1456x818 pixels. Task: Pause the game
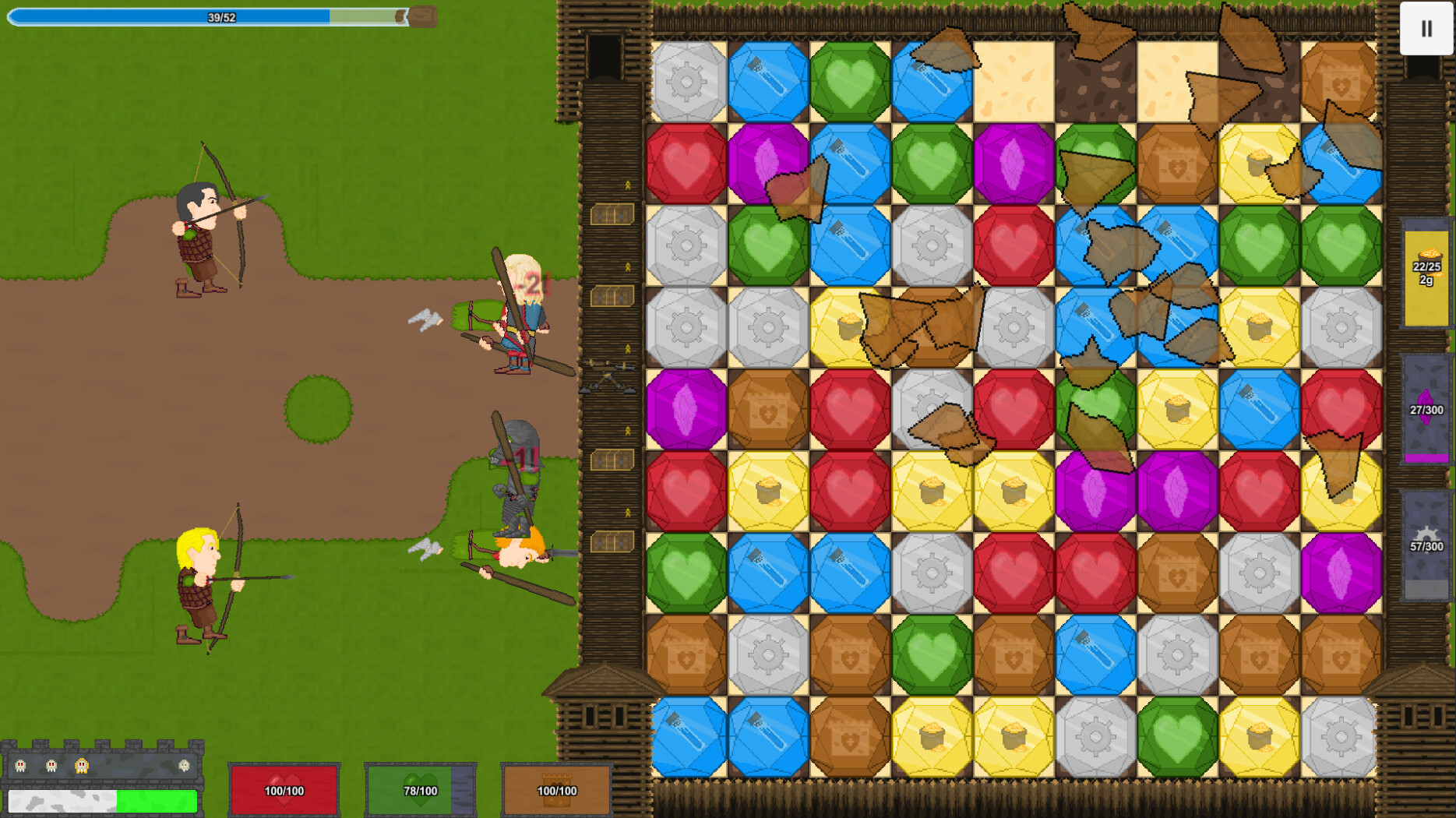click(x=1426, y=29)
